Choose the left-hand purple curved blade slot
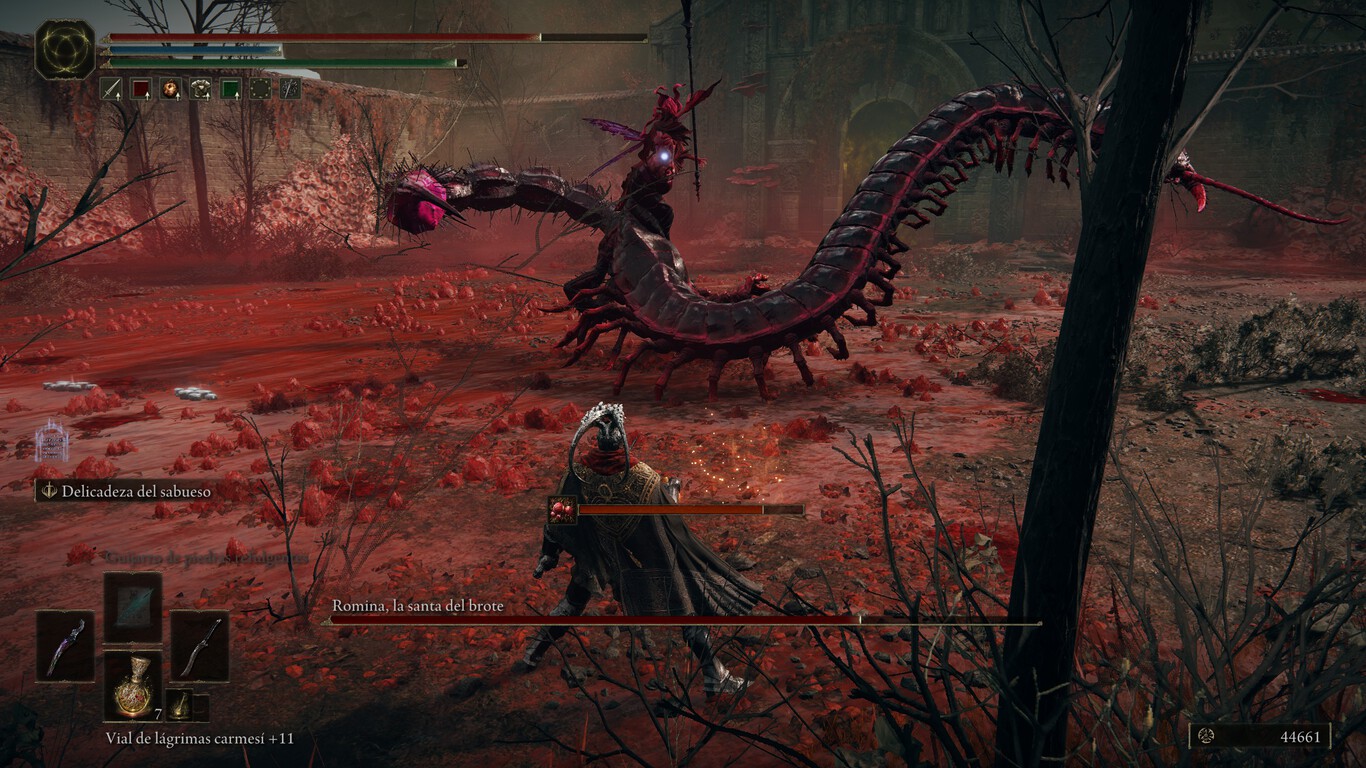The image size is (1366, 768). pyautogui.click(x=66, y=646)
